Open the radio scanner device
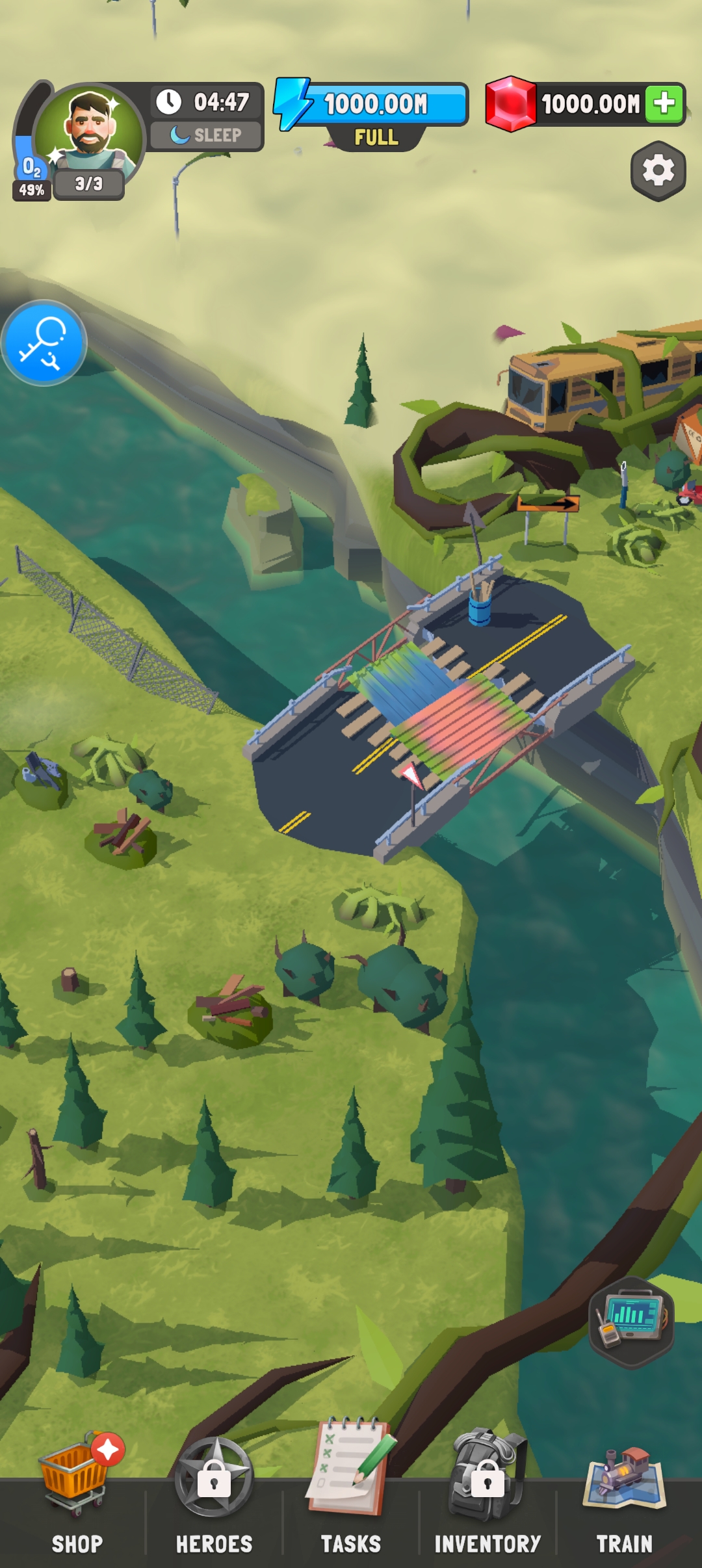Image resolution: width=702 pixels, height=1568 pixels. pyautogui.click(x=630, y=1322)
